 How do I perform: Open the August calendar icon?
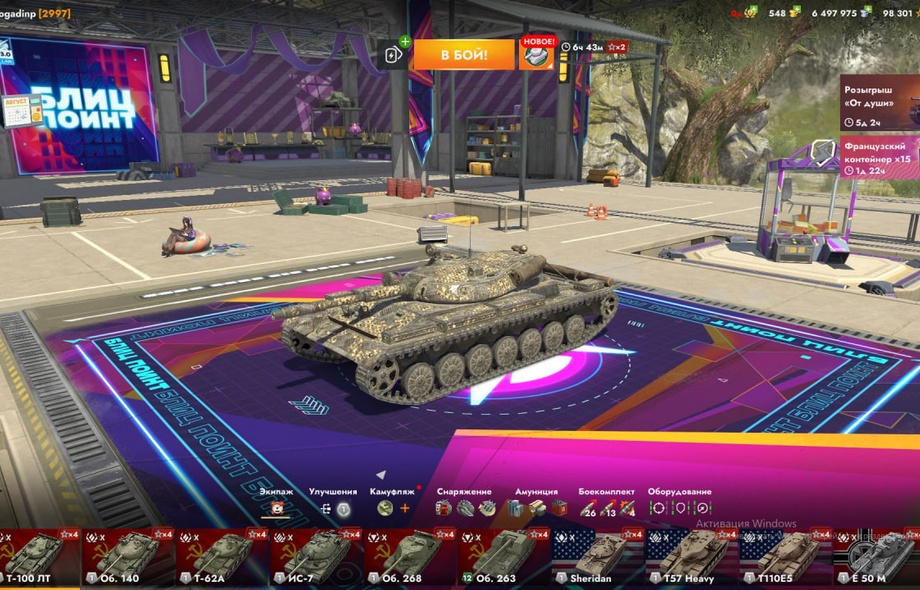coord(22,110)
